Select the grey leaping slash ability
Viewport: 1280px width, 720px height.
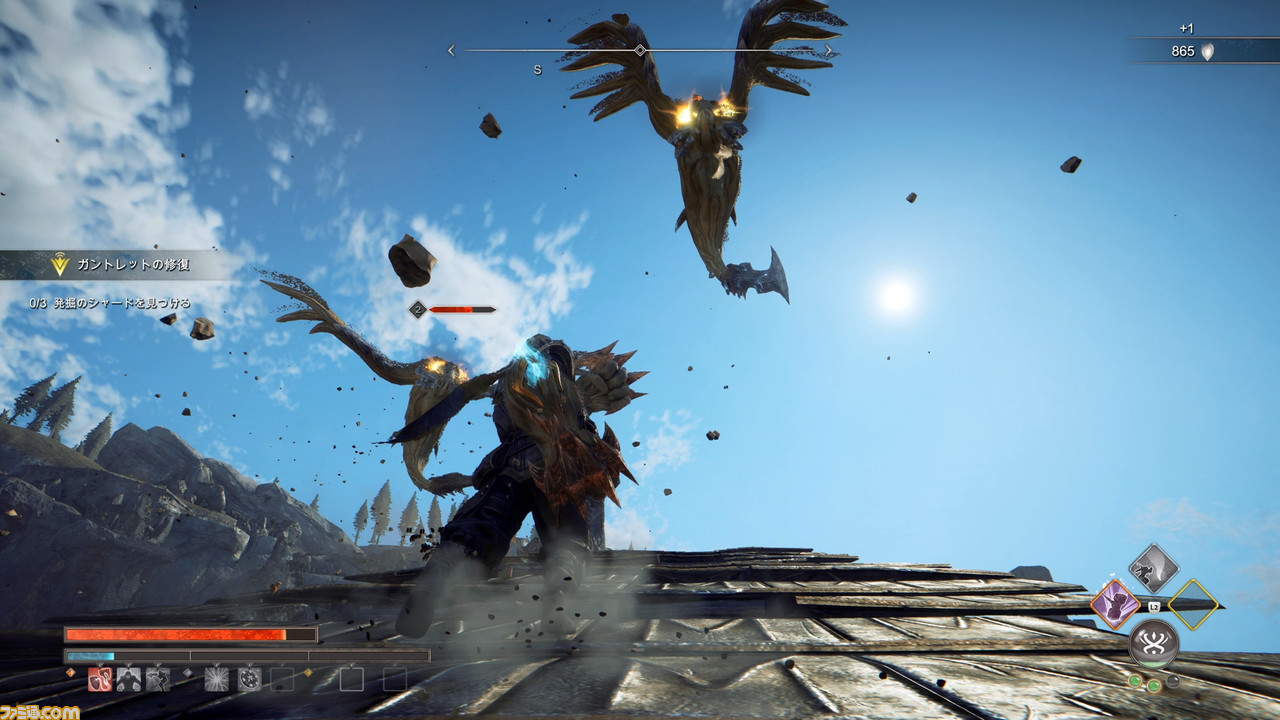(x=1153, y=568)
